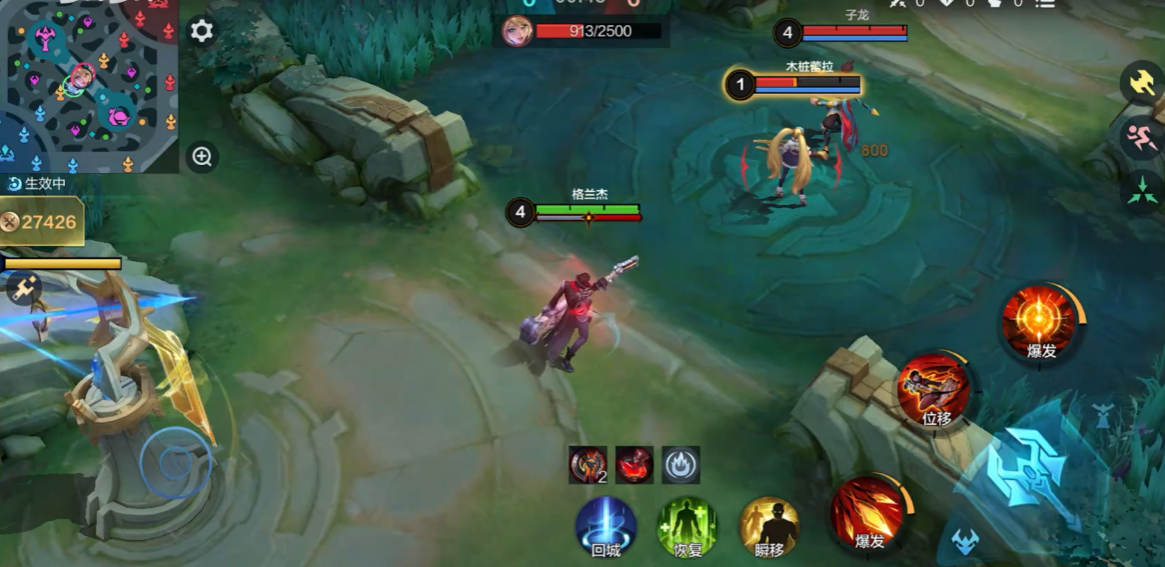
Task: Click the buff icon showing stack count 2
Action: pyautogui.click(x=588, y=465)
